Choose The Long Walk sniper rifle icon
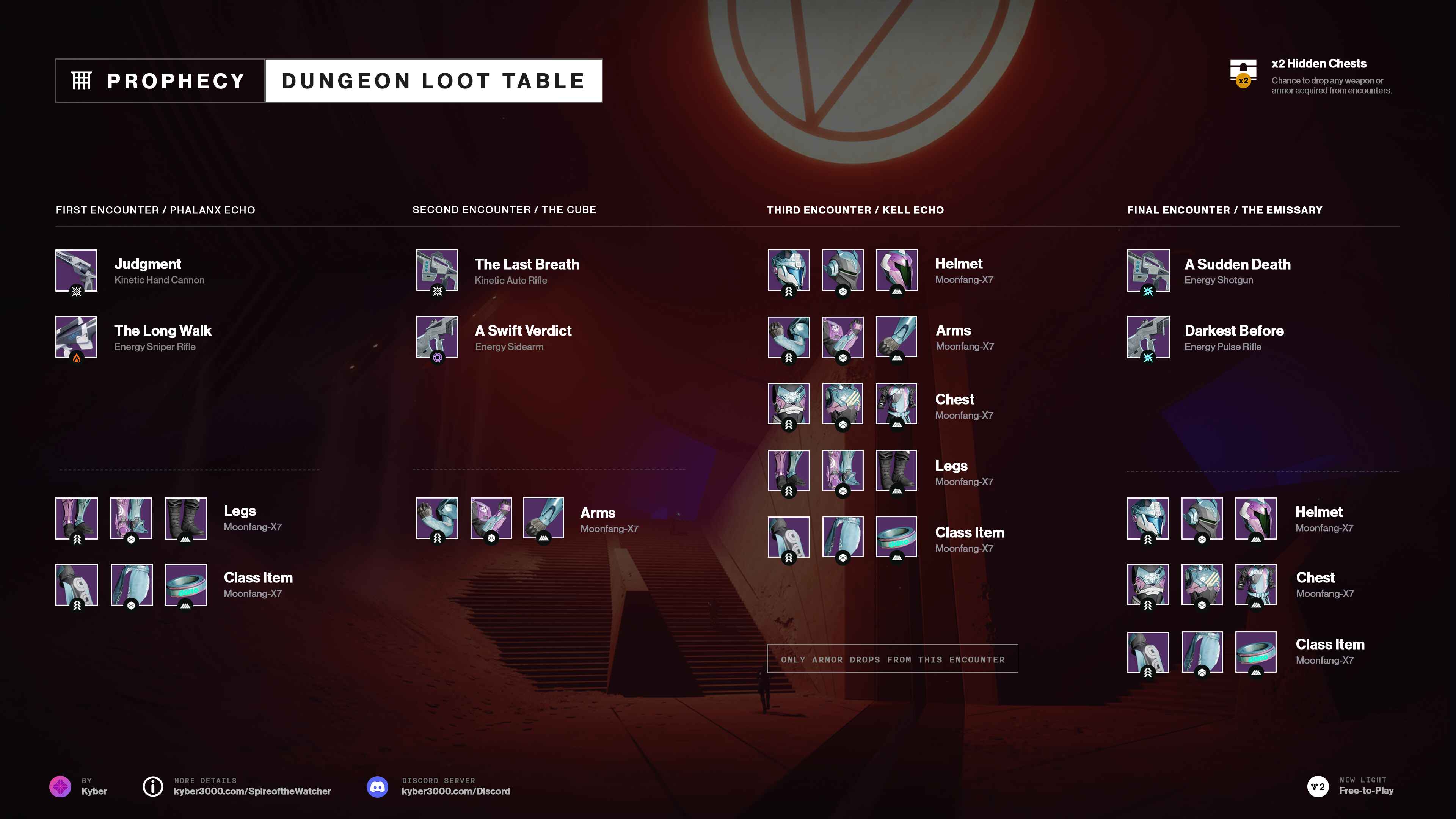1456x819 pixels. tap(76, 337)
